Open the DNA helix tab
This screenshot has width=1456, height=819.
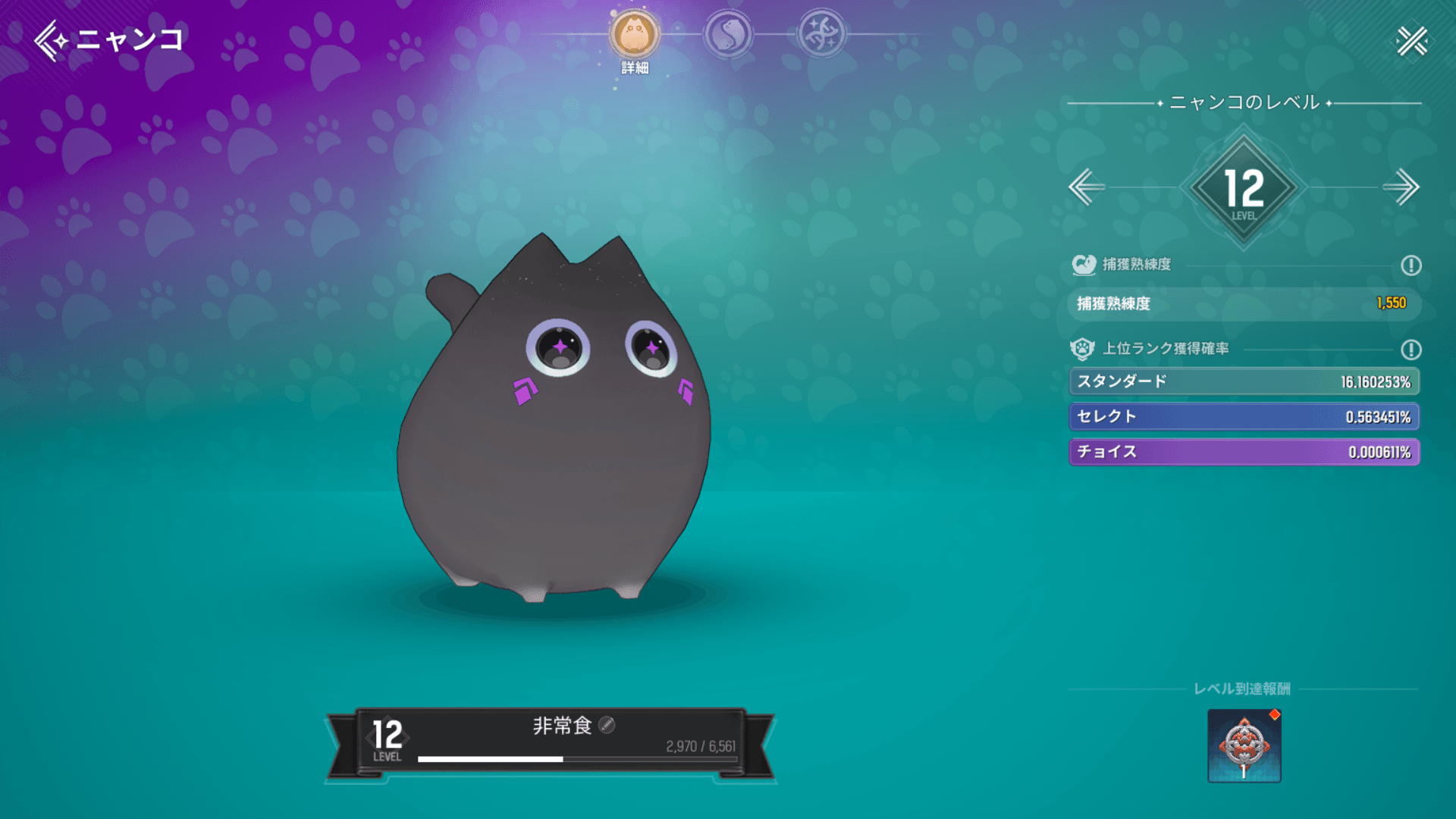click(x=821, y=35)
